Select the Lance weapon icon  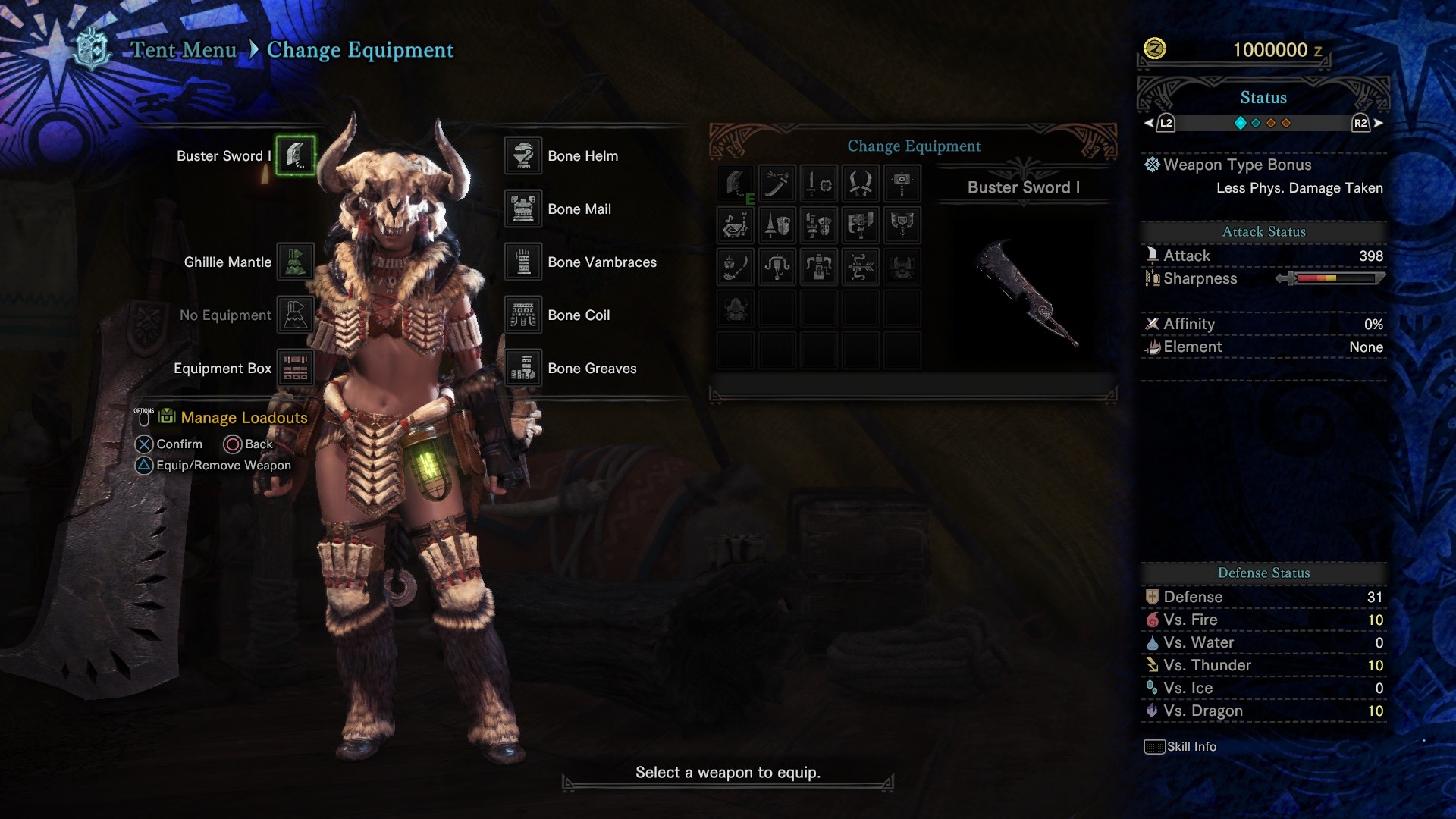point(777,225)
